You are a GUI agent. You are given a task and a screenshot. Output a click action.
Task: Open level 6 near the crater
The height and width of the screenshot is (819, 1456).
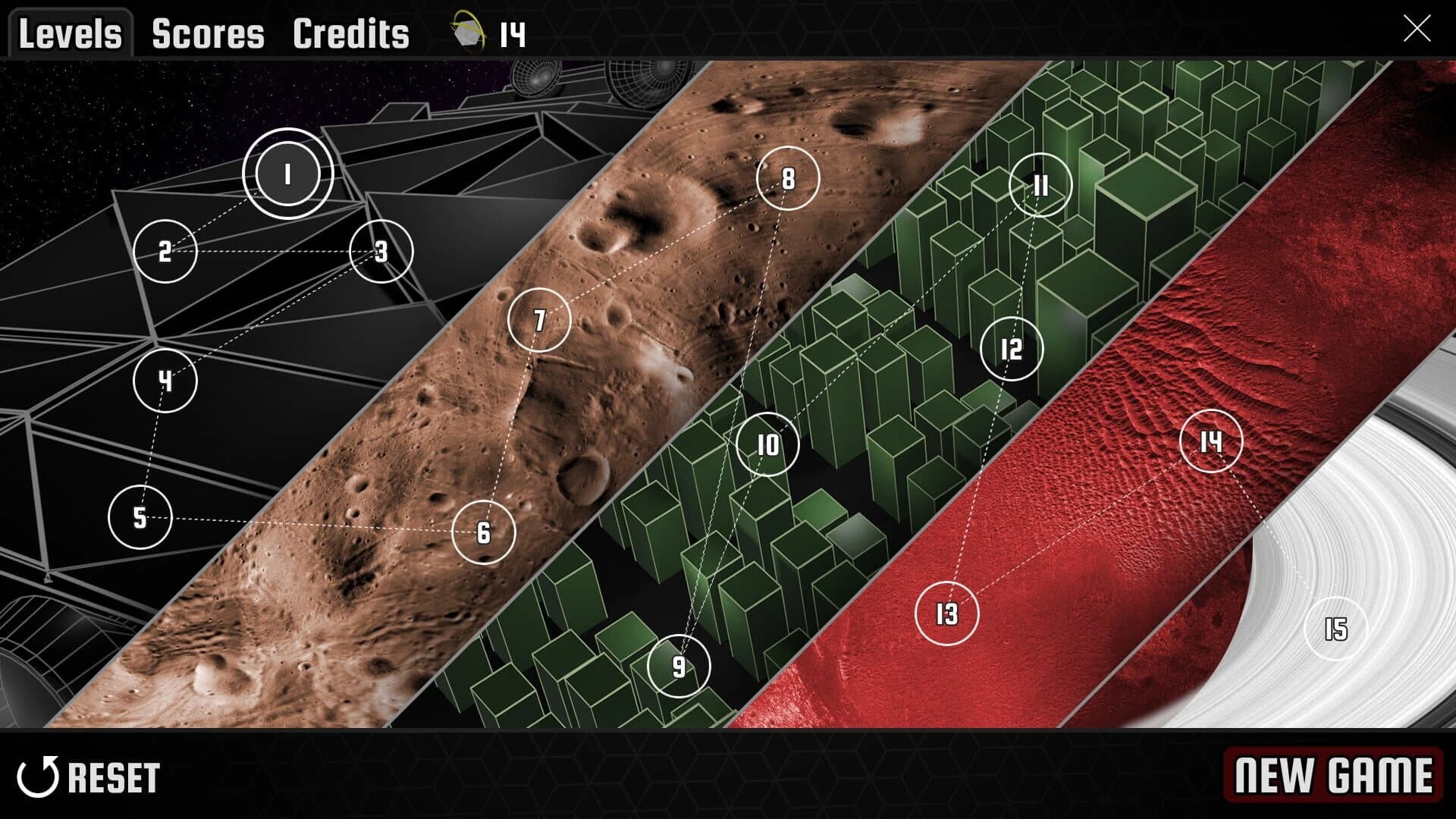tap(483, 534)
